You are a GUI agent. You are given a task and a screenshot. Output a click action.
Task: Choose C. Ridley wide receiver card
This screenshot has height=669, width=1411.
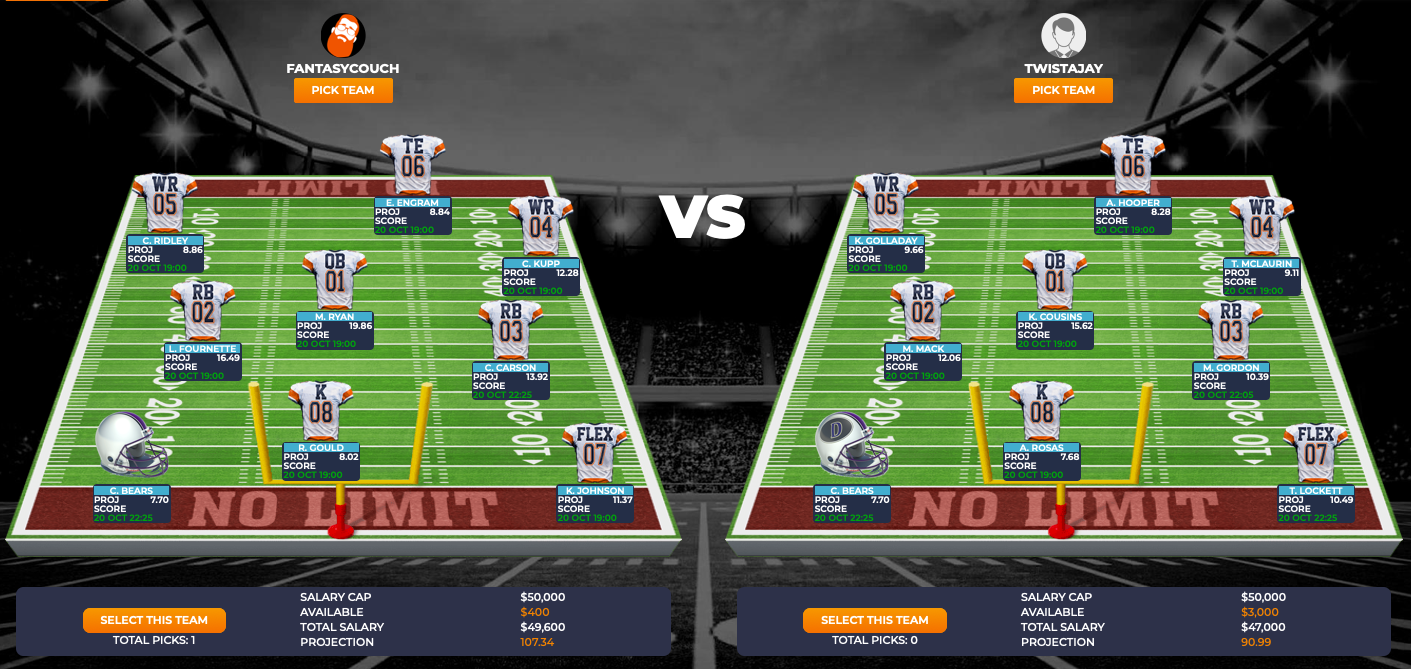tap(165, 254)
